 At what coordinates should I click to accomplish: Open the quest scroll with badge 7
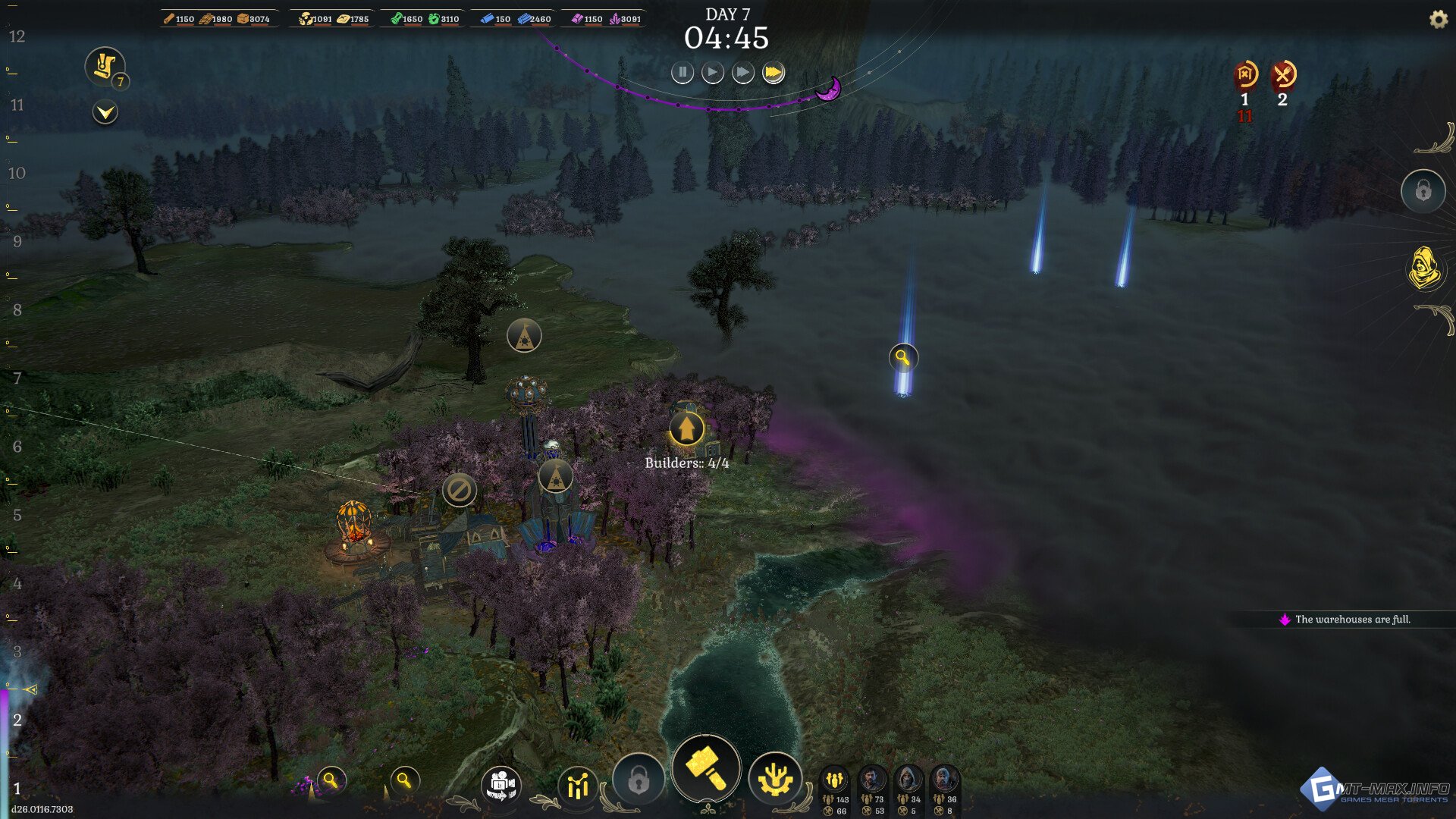105,67
